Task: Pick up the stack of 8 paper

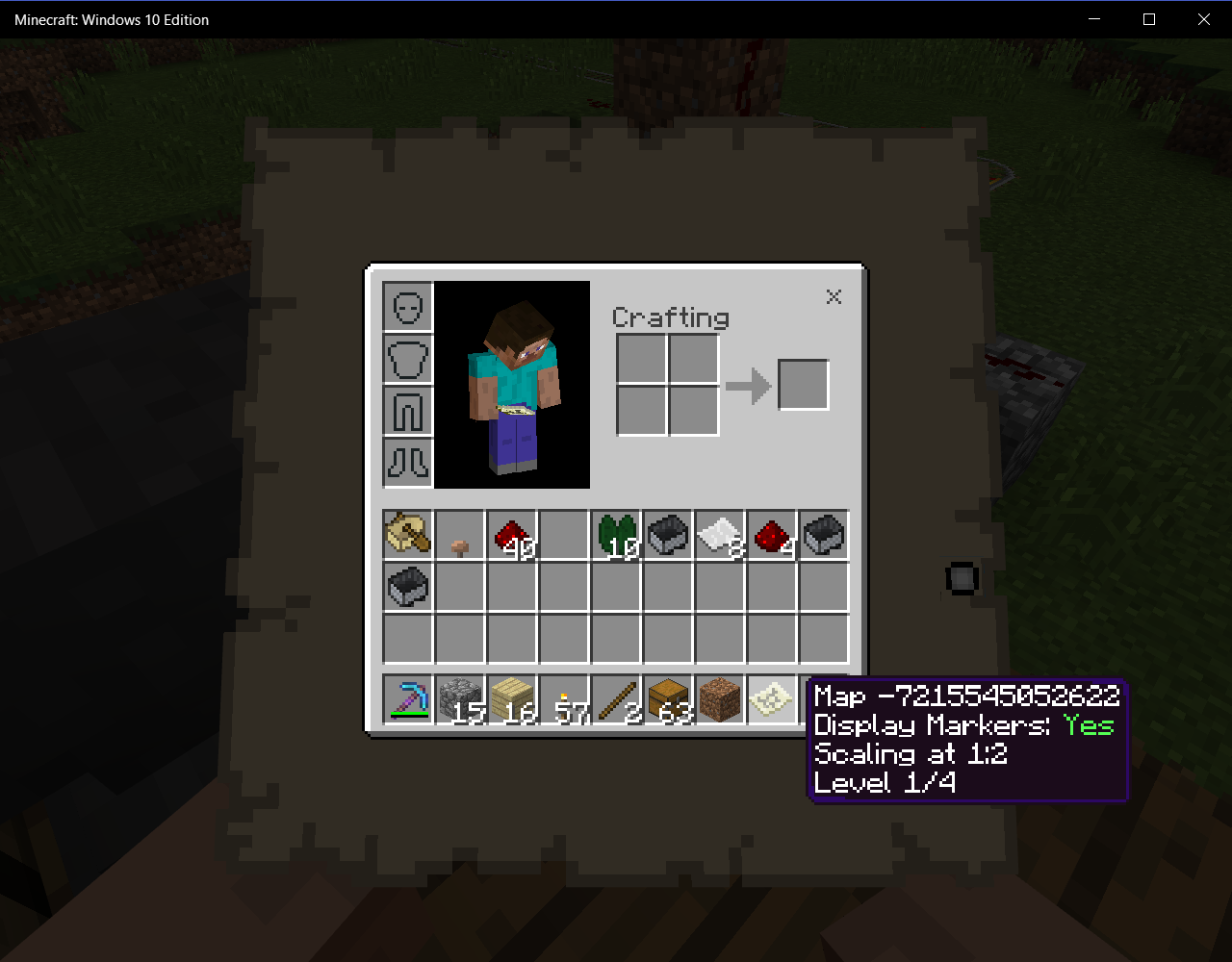Action: tap(720, 536)
